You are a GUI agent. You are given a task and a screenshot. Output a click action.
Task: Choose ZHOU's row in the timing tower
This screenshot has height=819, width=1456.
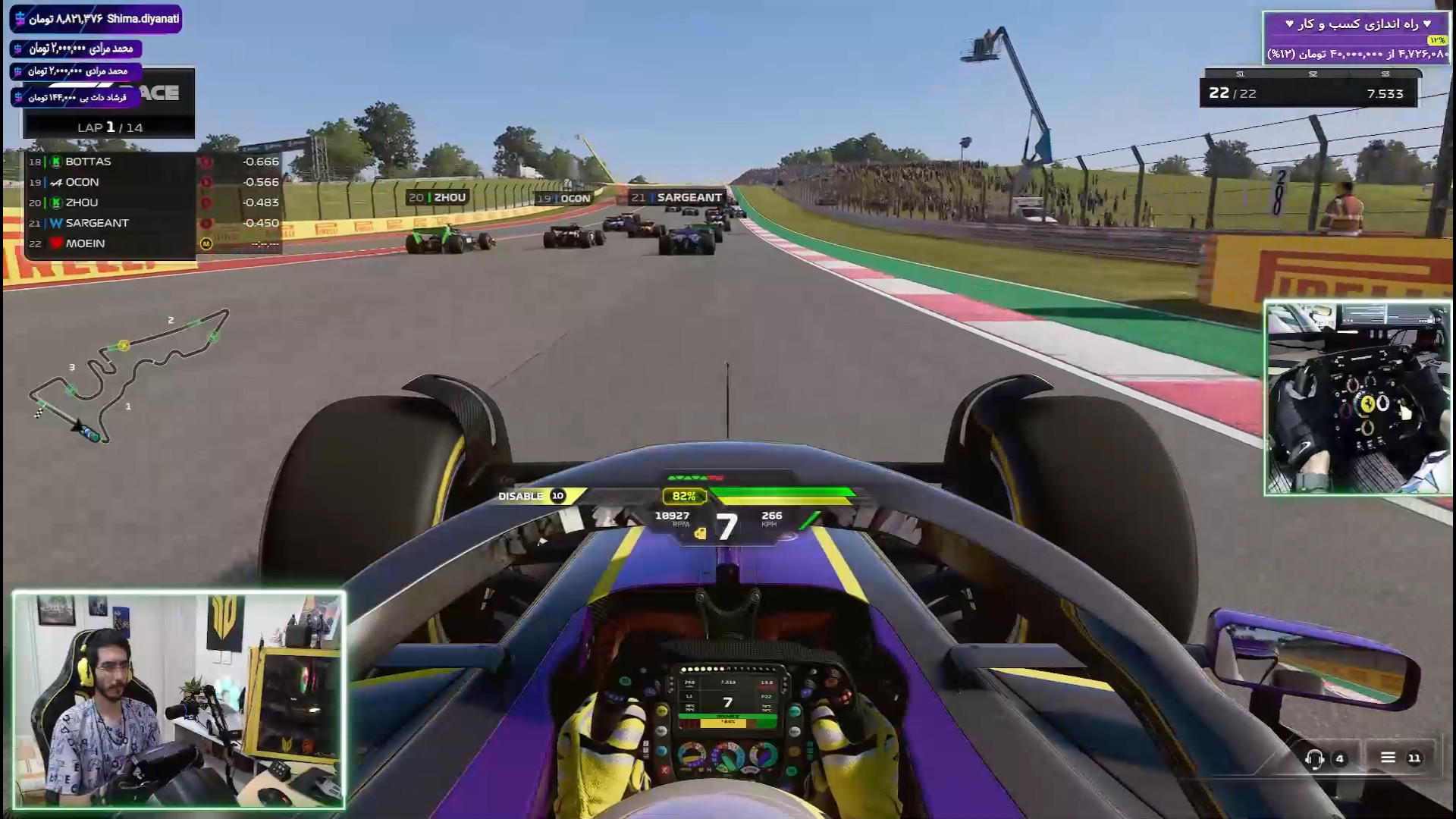[x=110, y=202]
